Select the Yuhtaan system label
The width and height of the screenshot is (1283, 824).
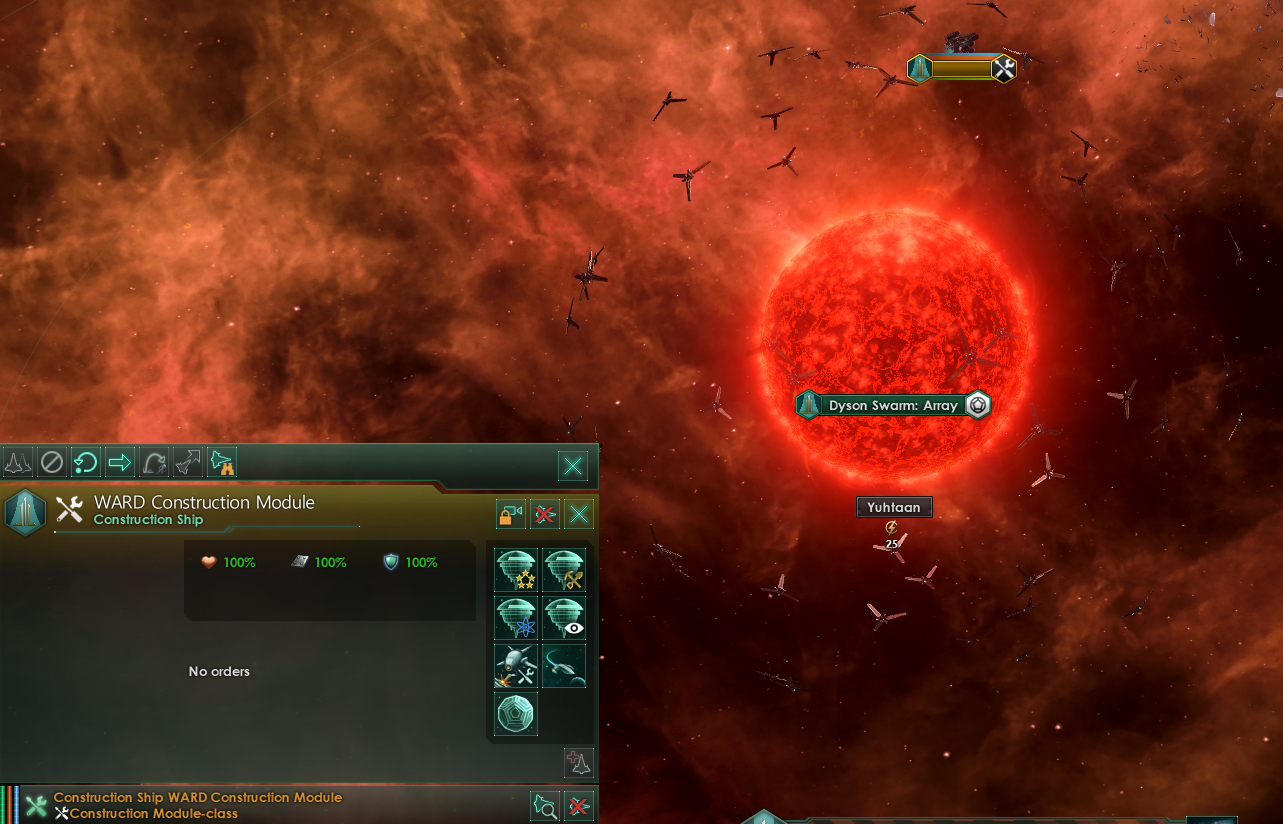[893, 507]
